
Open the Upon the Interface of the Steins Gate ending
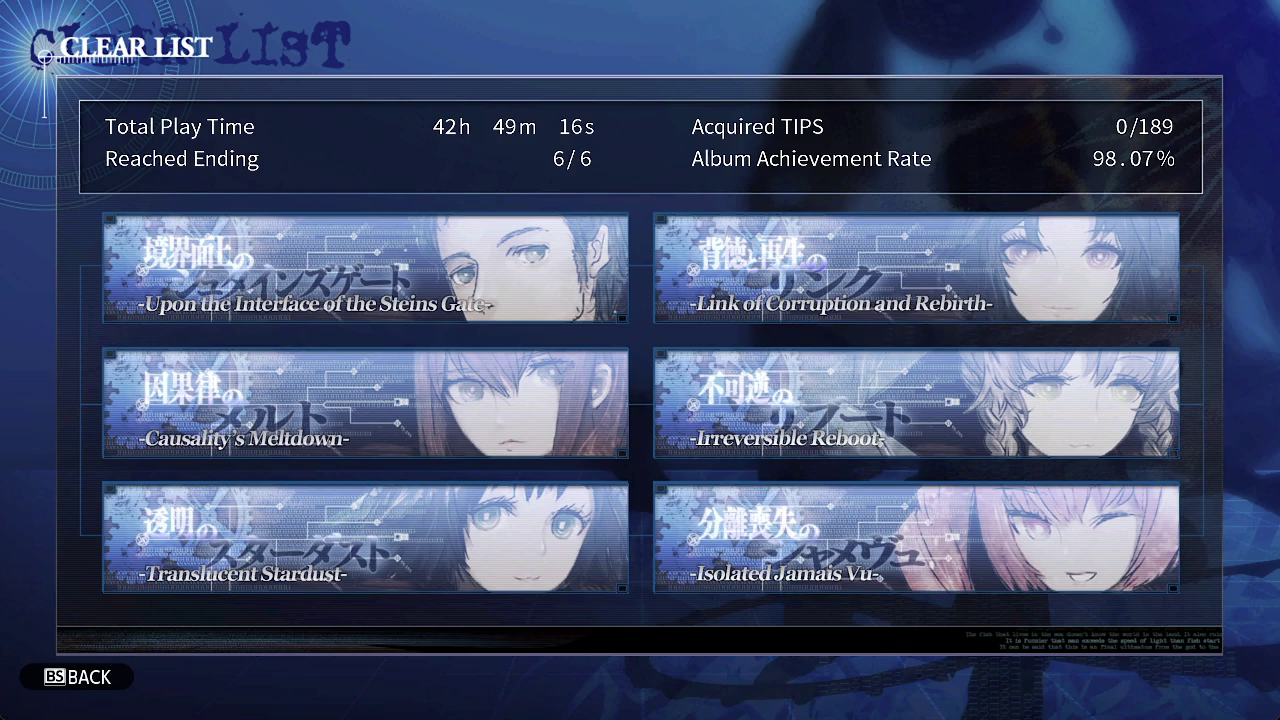[x=365, y=268]
